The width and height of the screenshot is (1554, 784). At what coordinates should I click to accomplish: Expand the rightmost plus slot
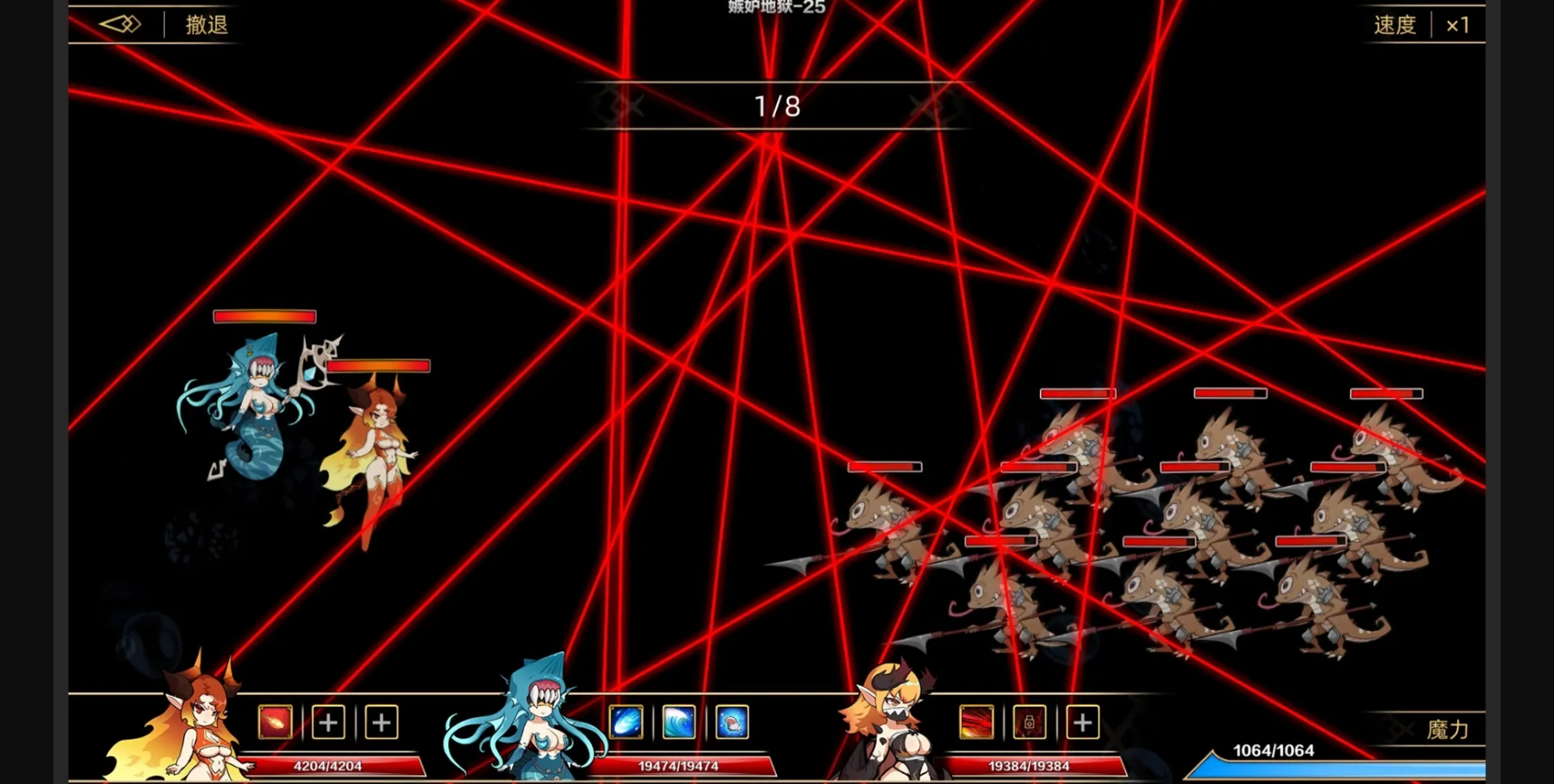pyautogui.click(x=1084, y=723)
